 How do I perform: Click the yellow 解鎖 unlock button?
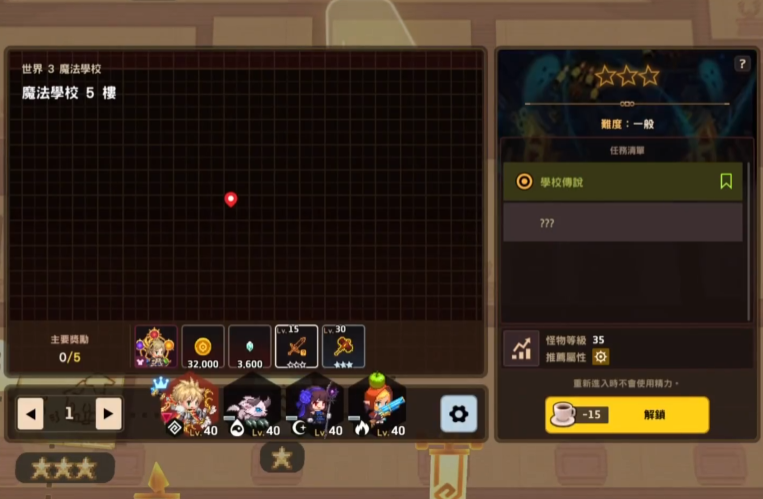click(x=627, y=415)
